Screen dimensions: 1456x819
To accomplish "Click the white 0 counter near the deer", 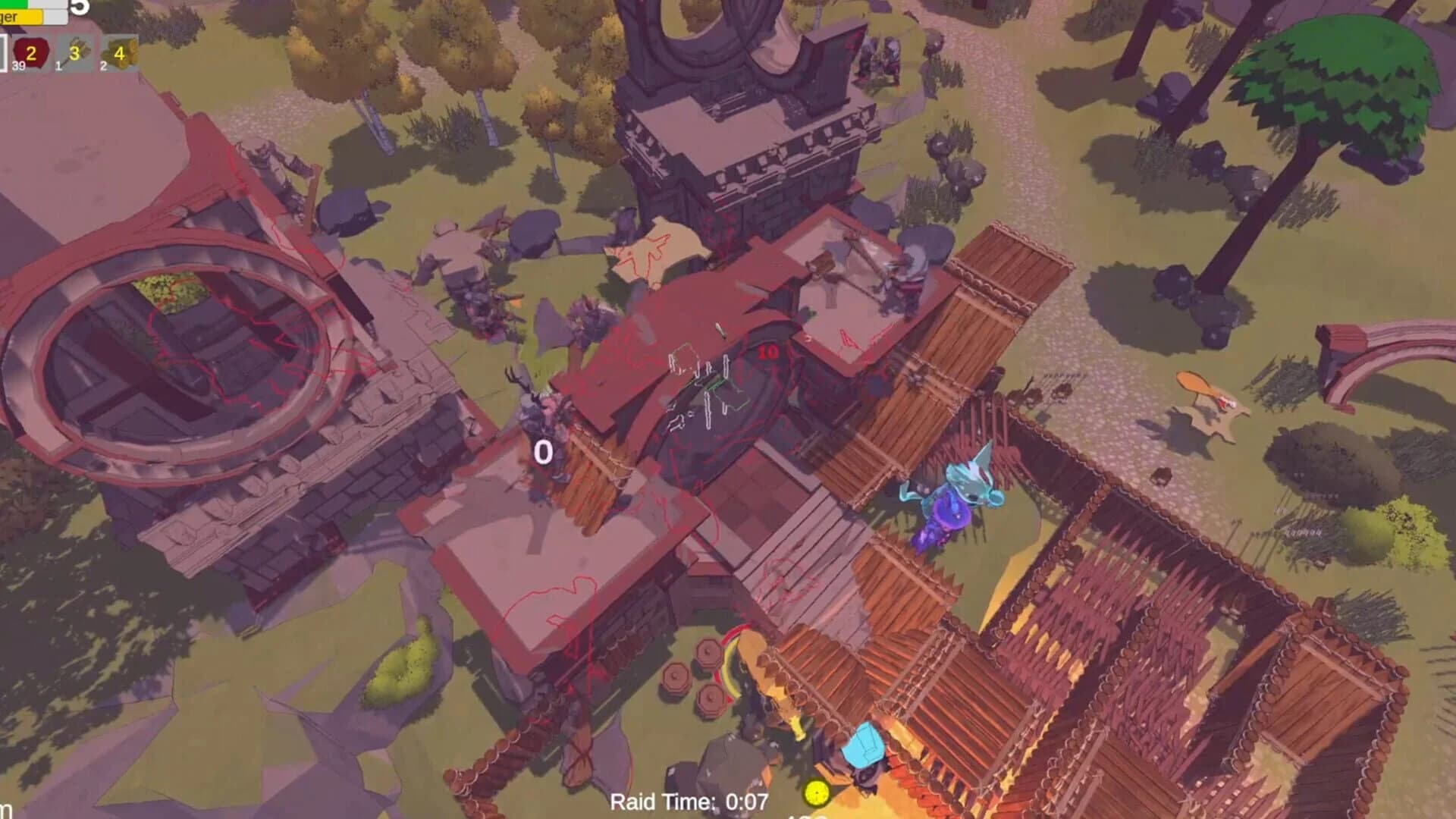I will coord(544,452).
